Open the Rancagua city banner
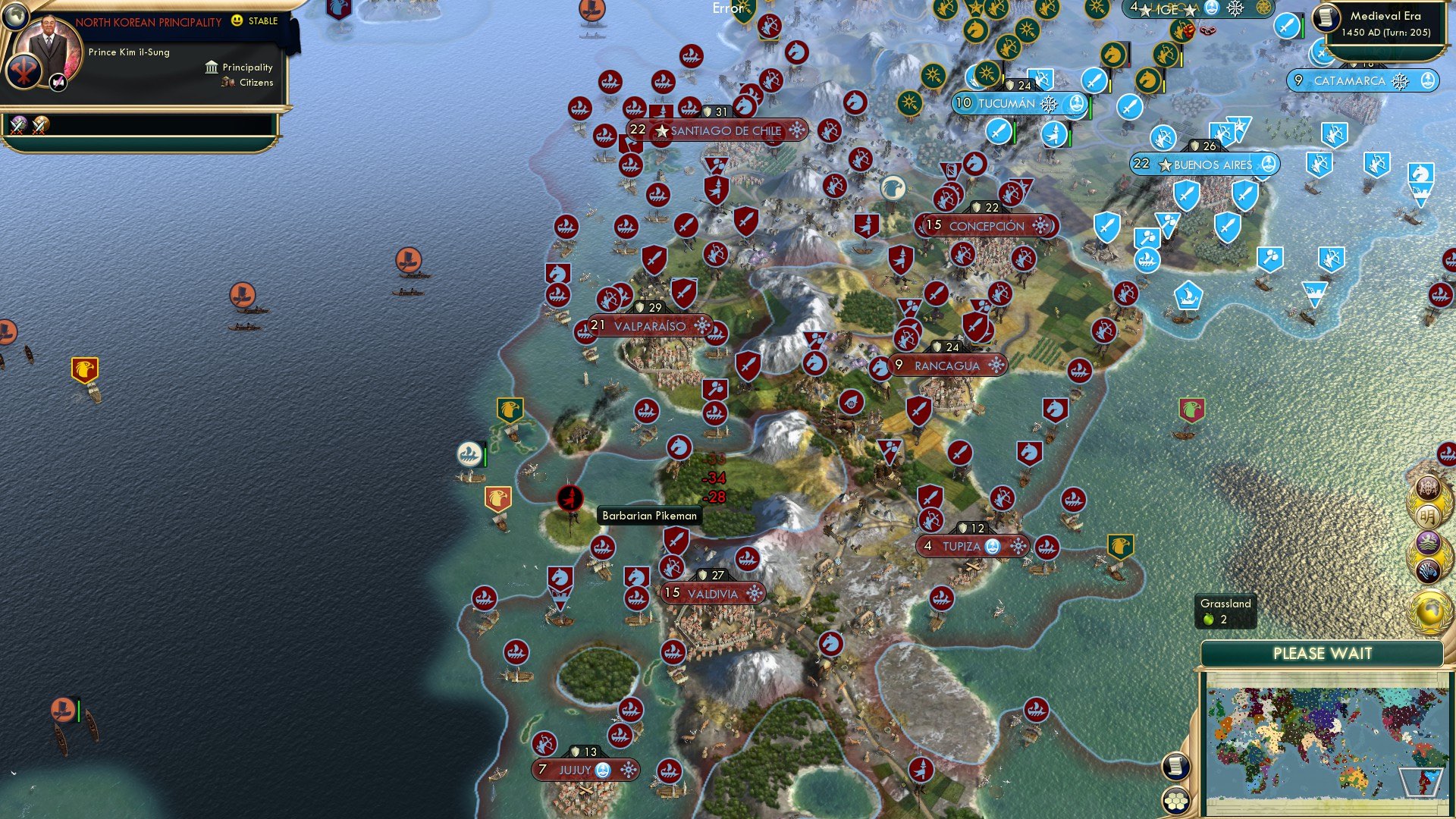This screenshot has width=1456, height=819. pos(948,365)
